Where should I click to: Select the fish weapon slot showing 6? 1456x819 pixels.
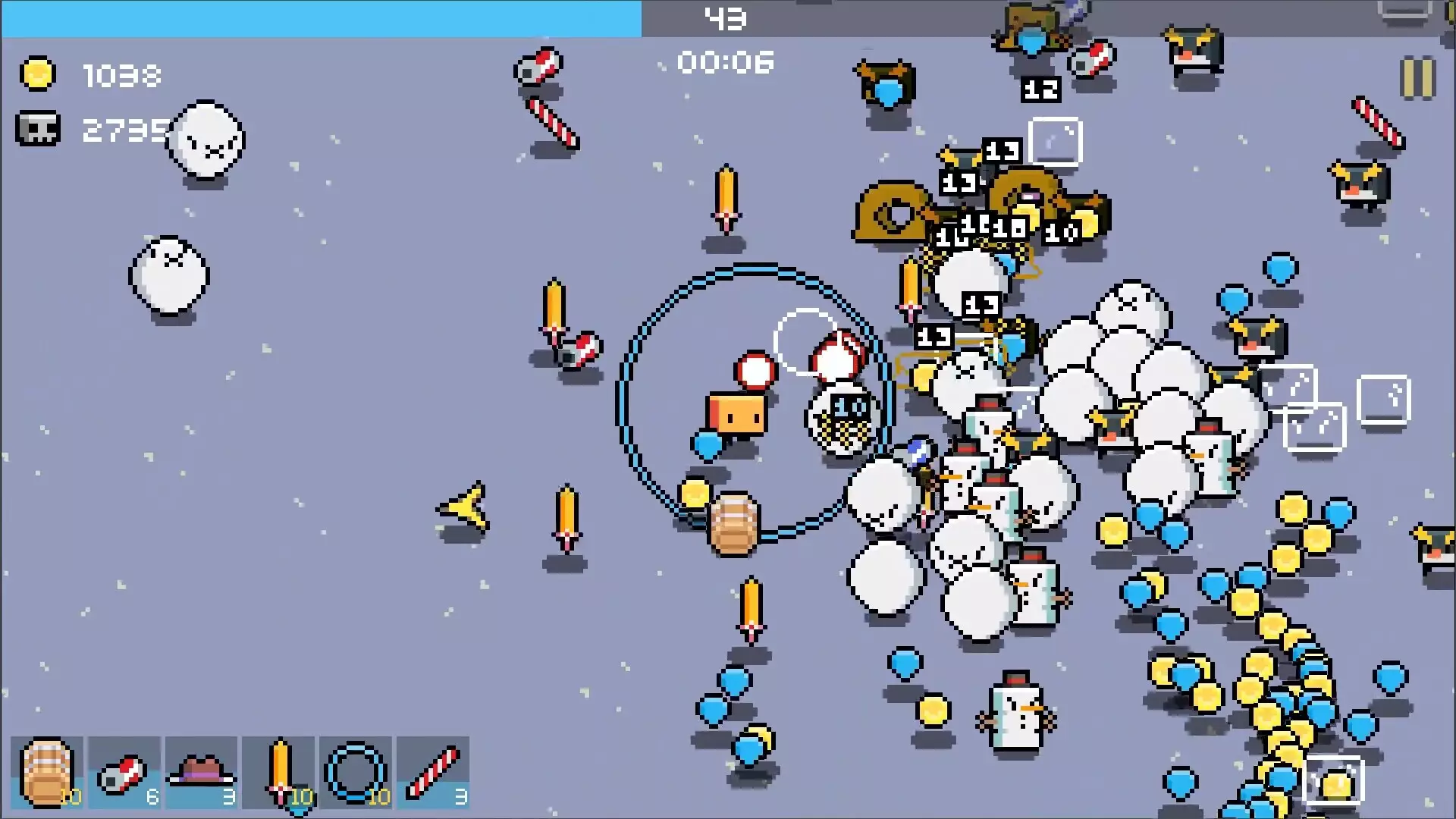[x=124, y=772]
